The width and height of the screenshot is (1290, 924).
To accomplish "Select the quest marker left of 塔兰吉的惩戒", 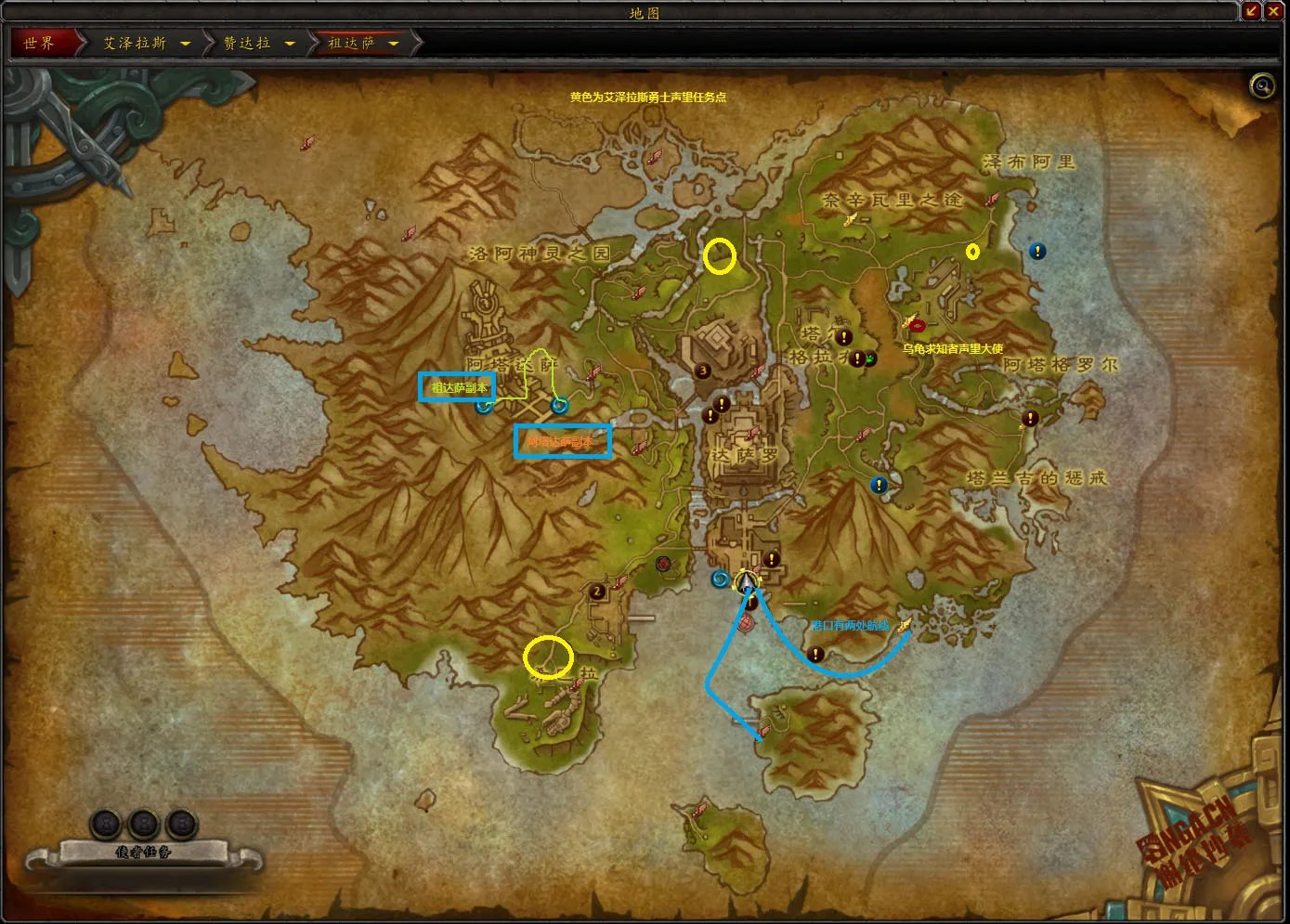I will click(1029, 419).
